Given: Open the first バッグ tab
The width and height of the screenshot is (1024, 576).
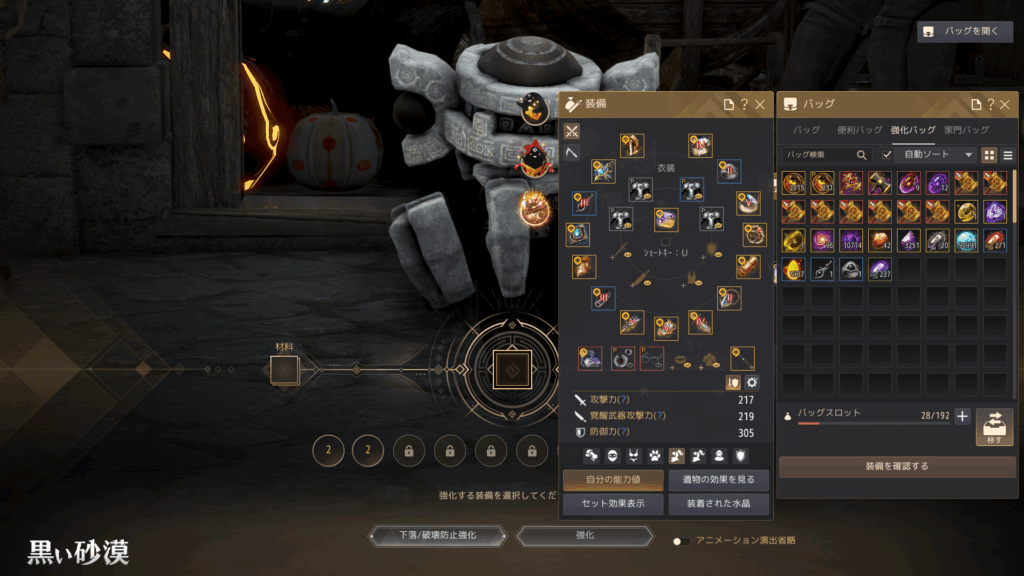Looking at the screenshot, I should [x=806, y=130].
